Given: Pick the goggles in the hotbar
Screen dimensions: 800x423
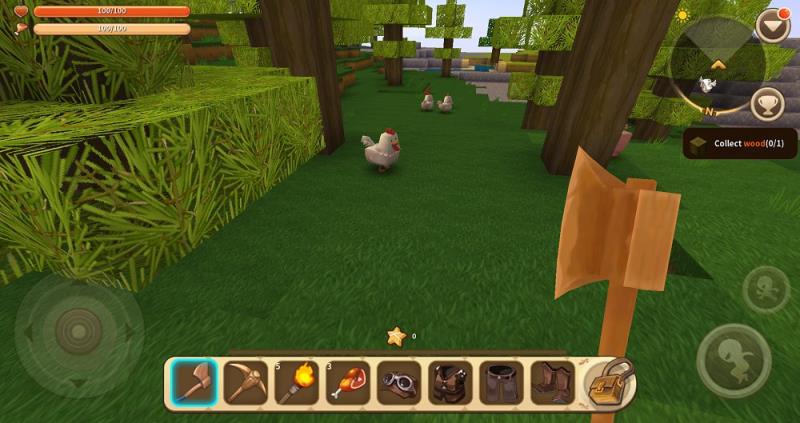Looking at the screenshot, I should 398,383.
